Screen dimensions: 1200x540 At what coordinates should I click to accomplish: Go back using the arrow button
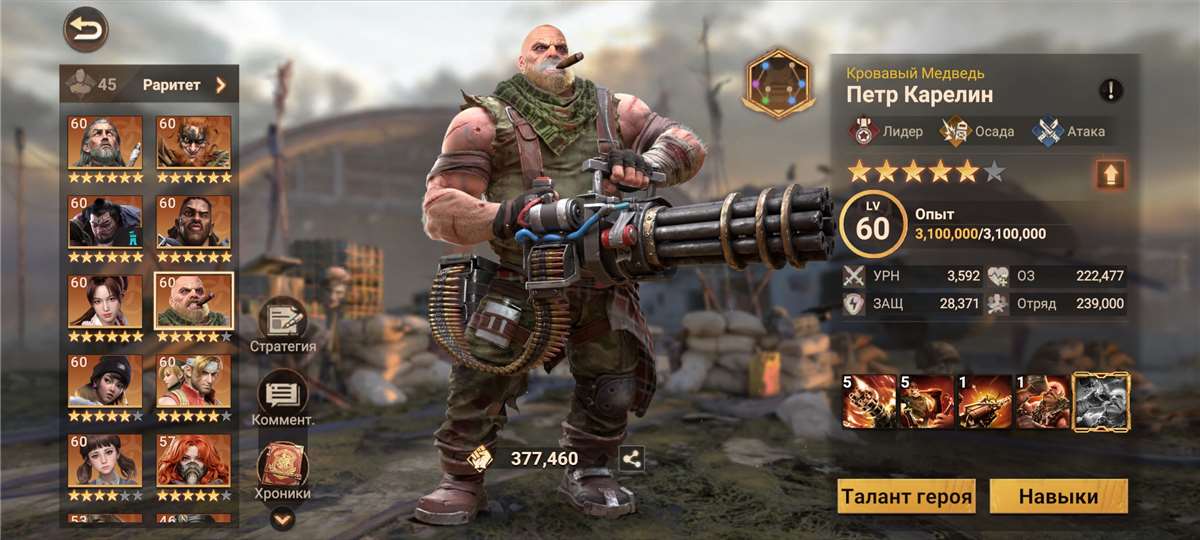[87, 29]
